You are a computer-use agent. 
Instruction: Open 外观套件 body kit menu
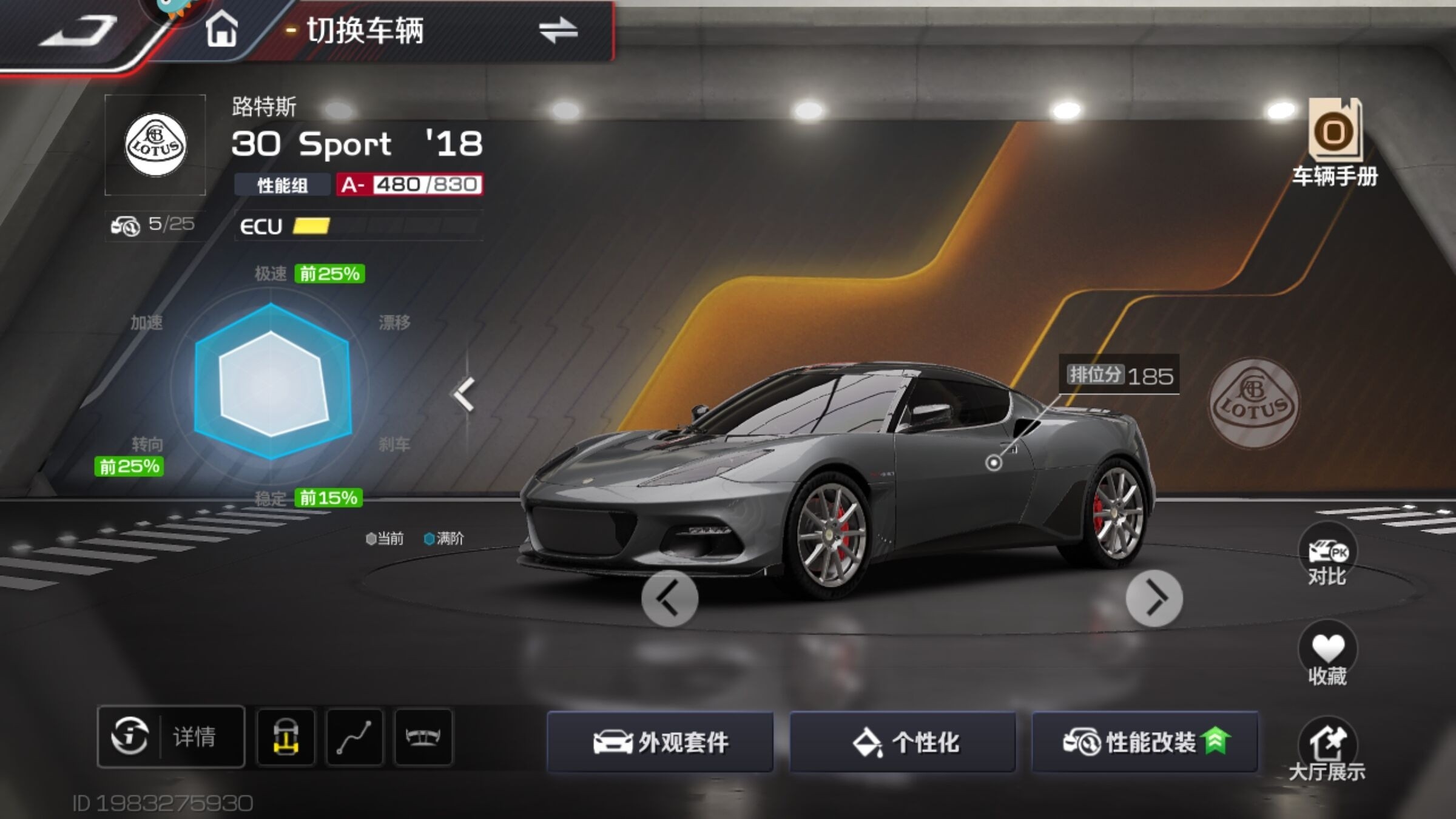660,741
